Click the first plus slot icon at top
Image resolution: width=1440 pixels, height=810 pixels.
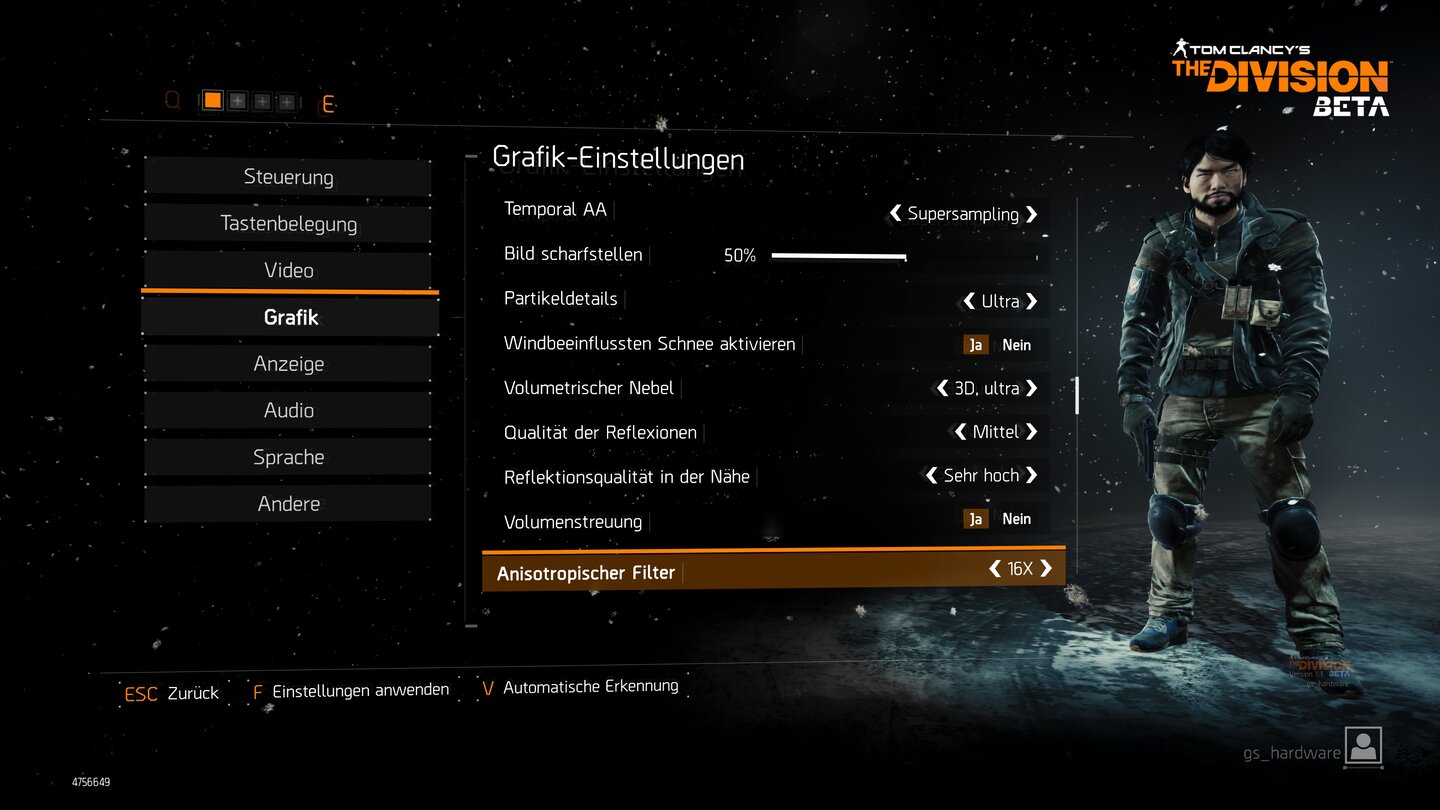[x=239, y=100]
